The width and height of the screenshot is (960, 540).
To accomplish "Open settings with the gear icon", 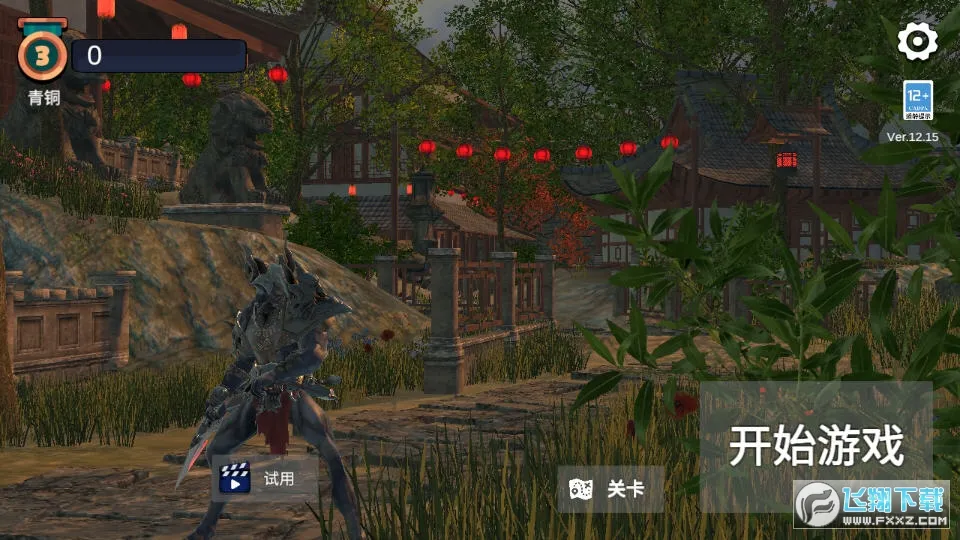I will (917, 41).
